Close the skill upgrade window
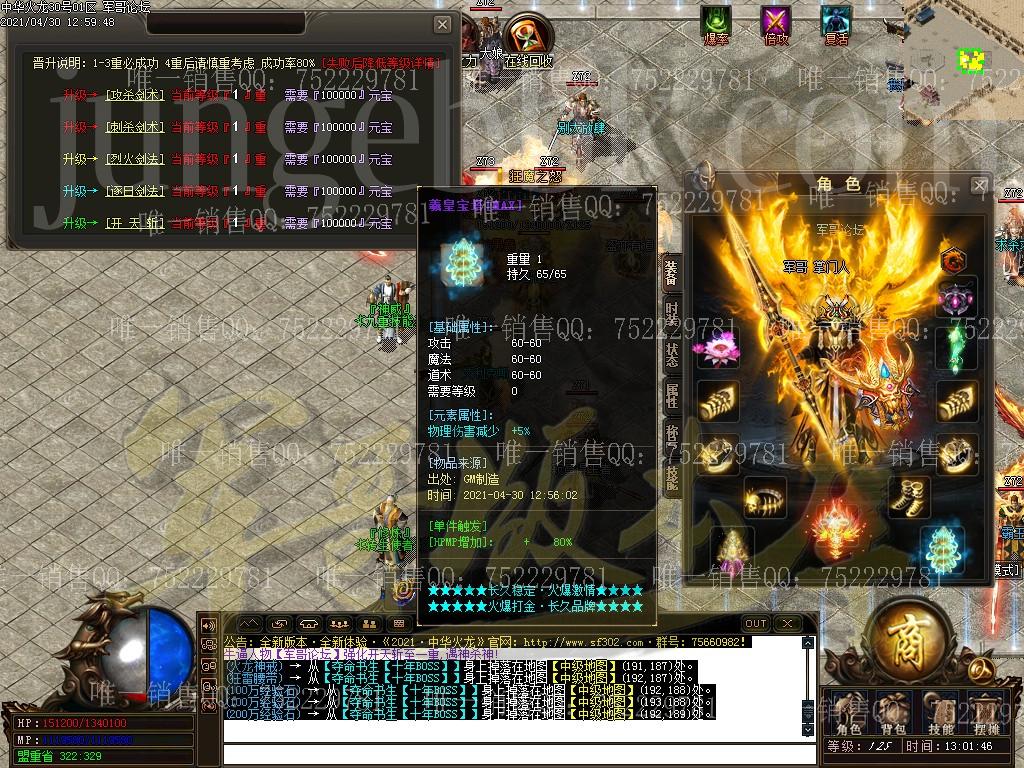Viewport: 1024px width, 768px height. click(442, 24)
